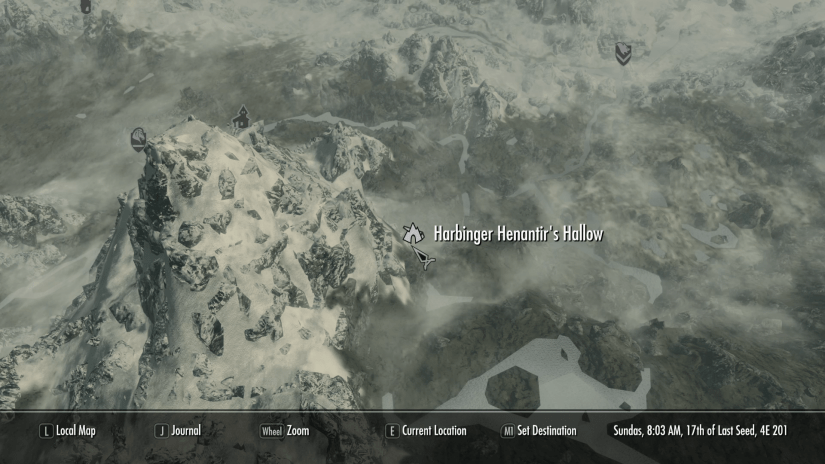Select the house-shaped marker on the mountain ridge
Image resolution: width=825 pixels, height=464 pixels.
coord(240,118)
